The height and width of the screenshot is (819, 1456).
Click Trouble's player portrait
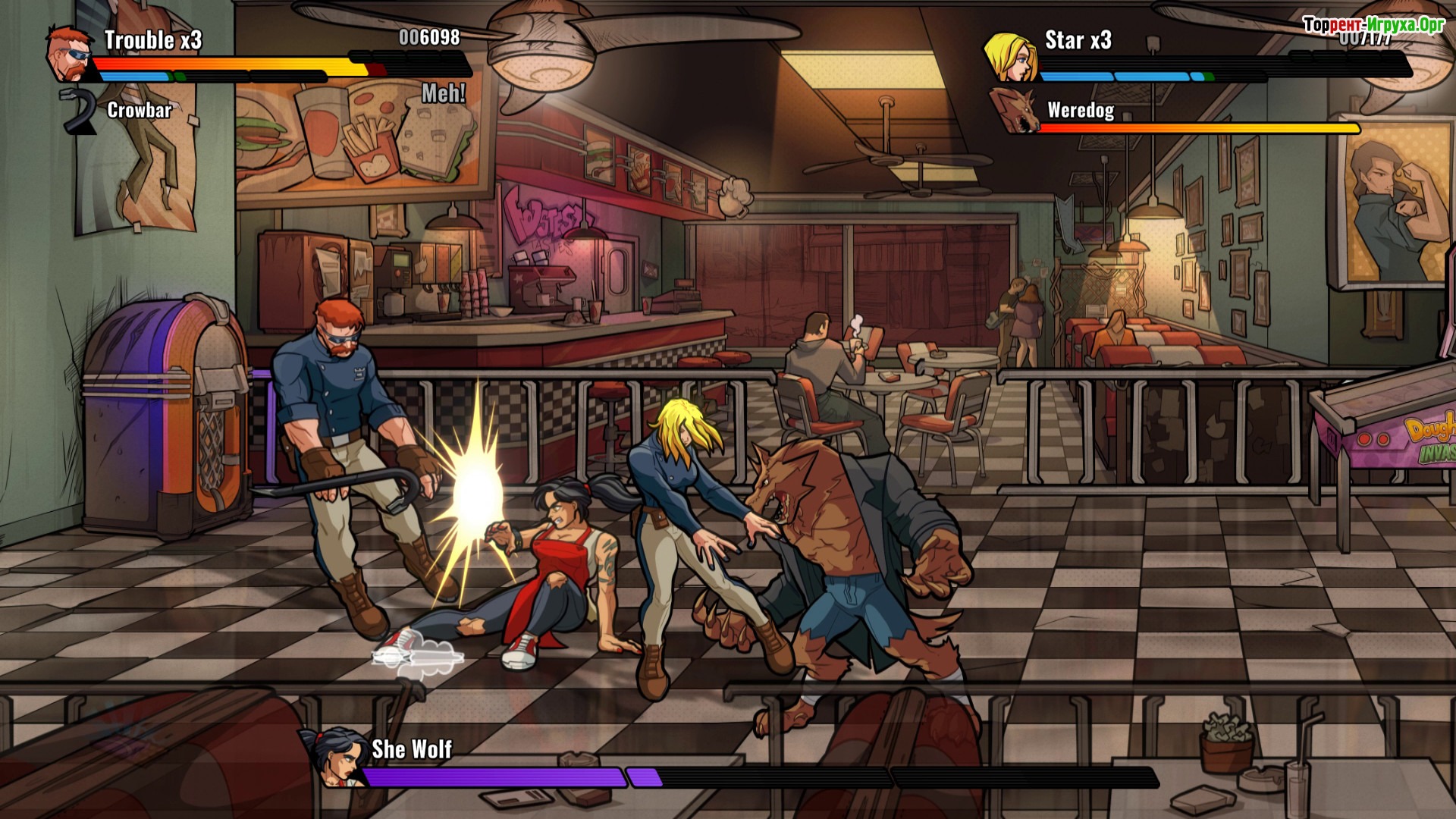click(x=69, y=53)
